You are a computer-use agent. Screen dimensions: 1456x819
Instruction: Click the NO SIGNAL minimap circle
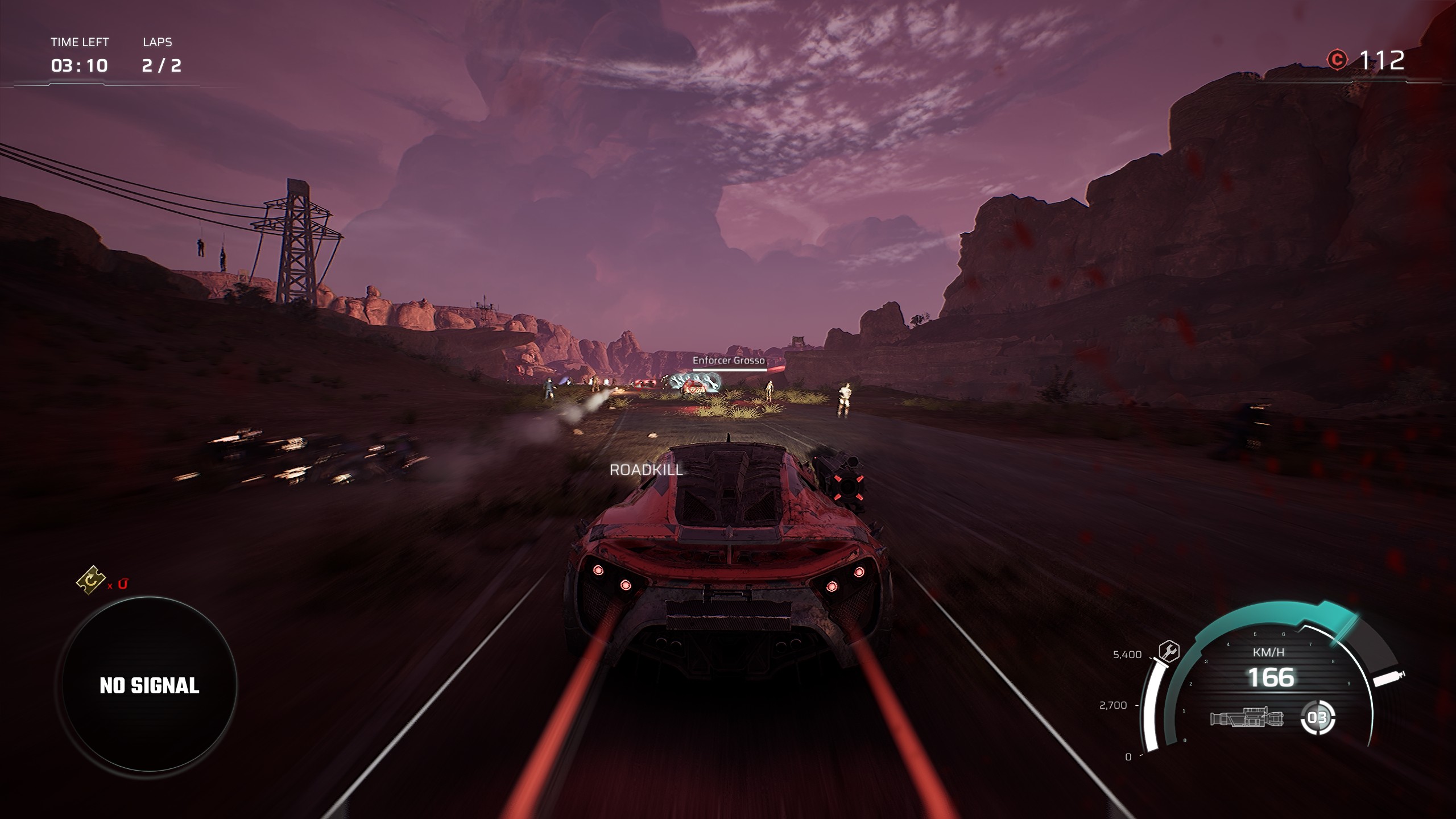(x=149, y=685)
